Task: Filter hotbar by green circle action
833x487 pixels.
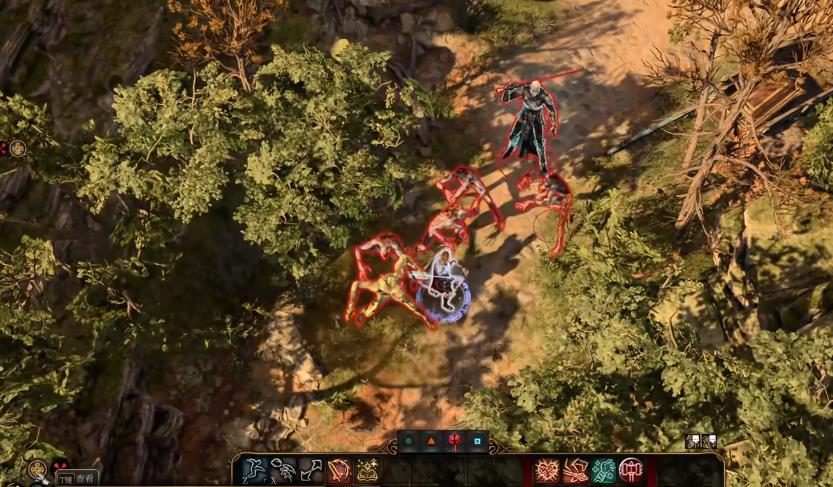Action: [x=408, y=441]
